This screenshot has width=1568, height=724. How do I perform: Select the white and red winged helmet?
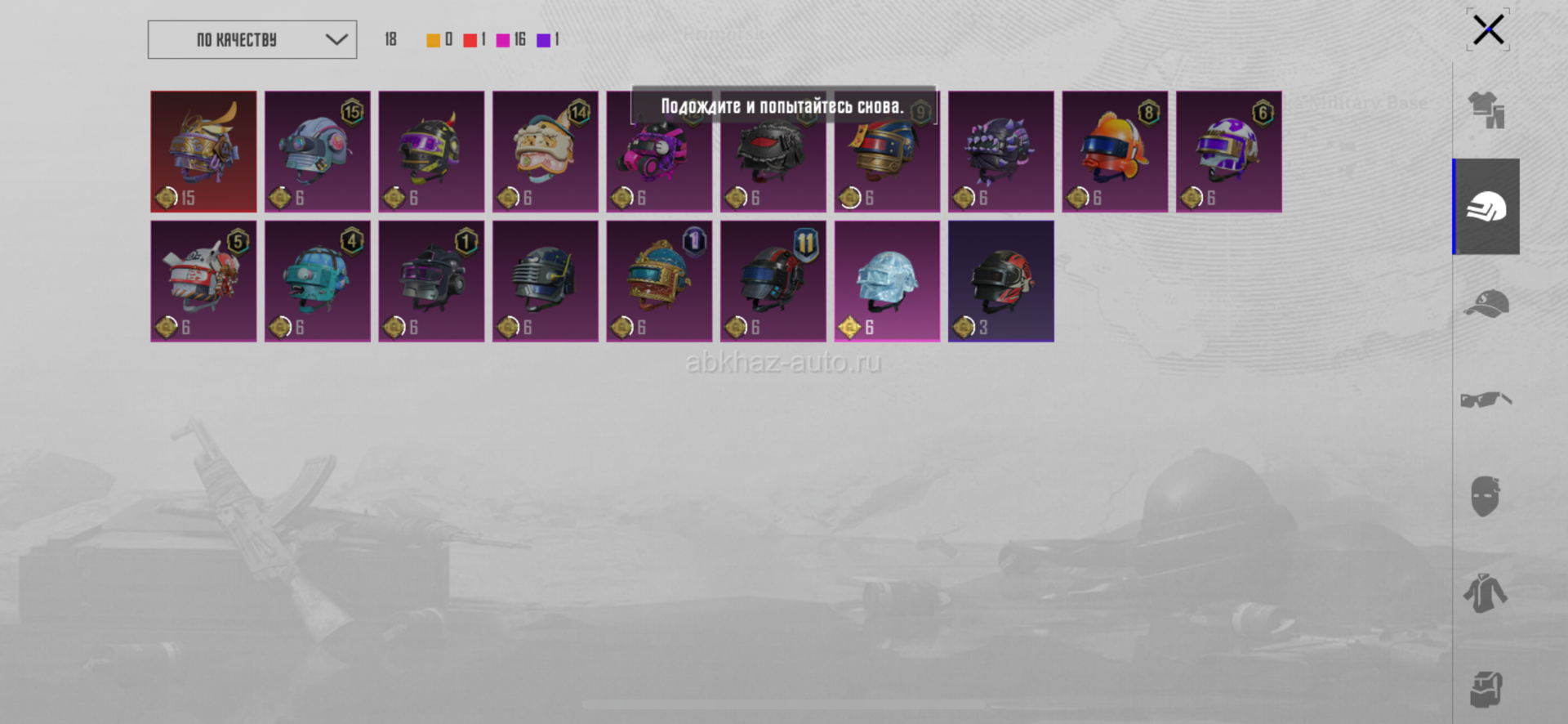coord(203,280)
